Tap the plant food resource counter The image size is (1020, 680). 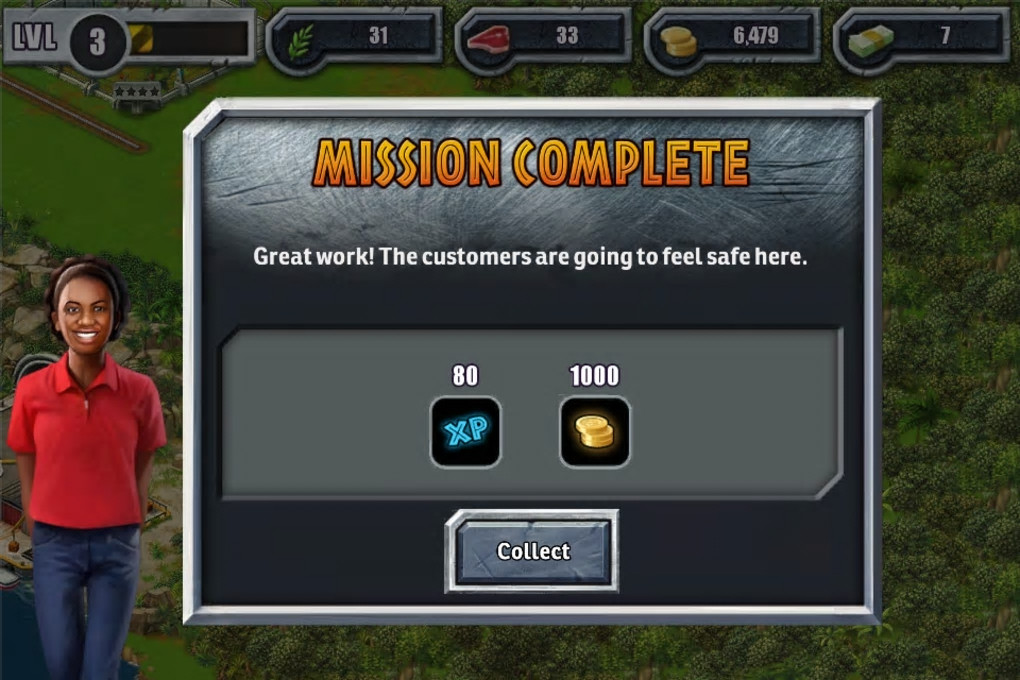pos(355,38)
